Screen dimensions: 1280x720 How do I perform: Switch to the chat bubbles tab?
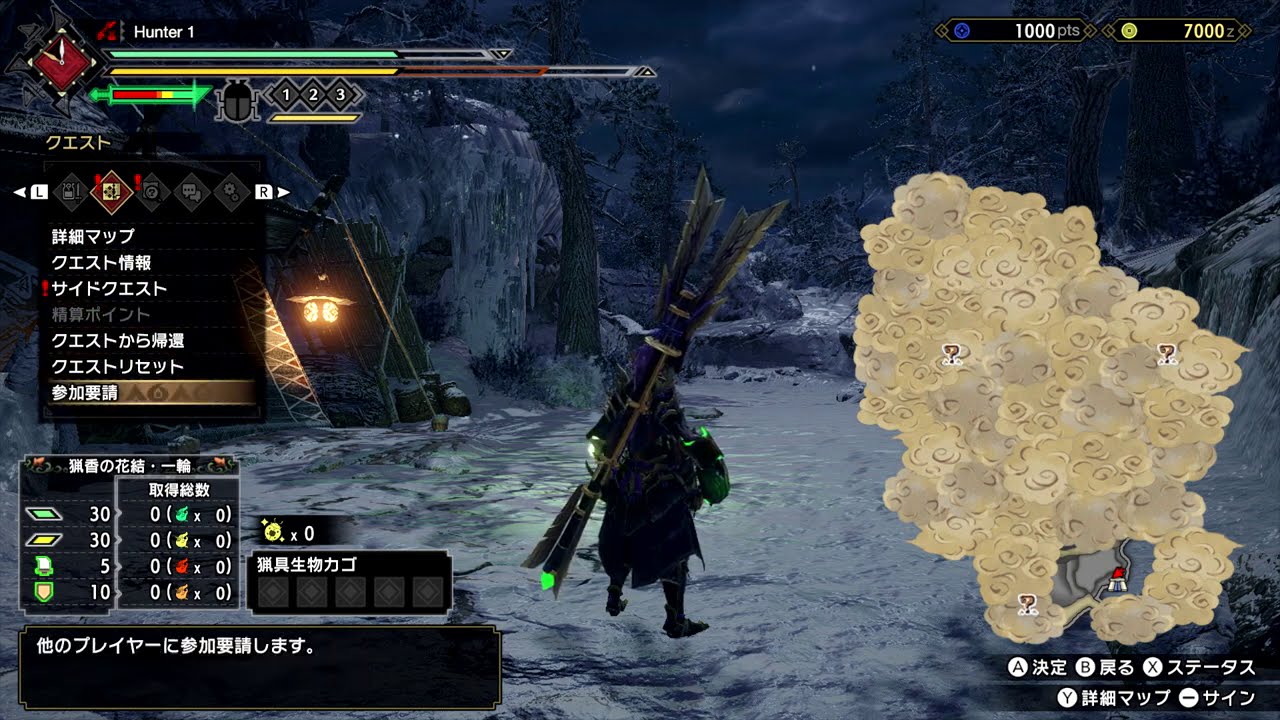click(191, 190)
